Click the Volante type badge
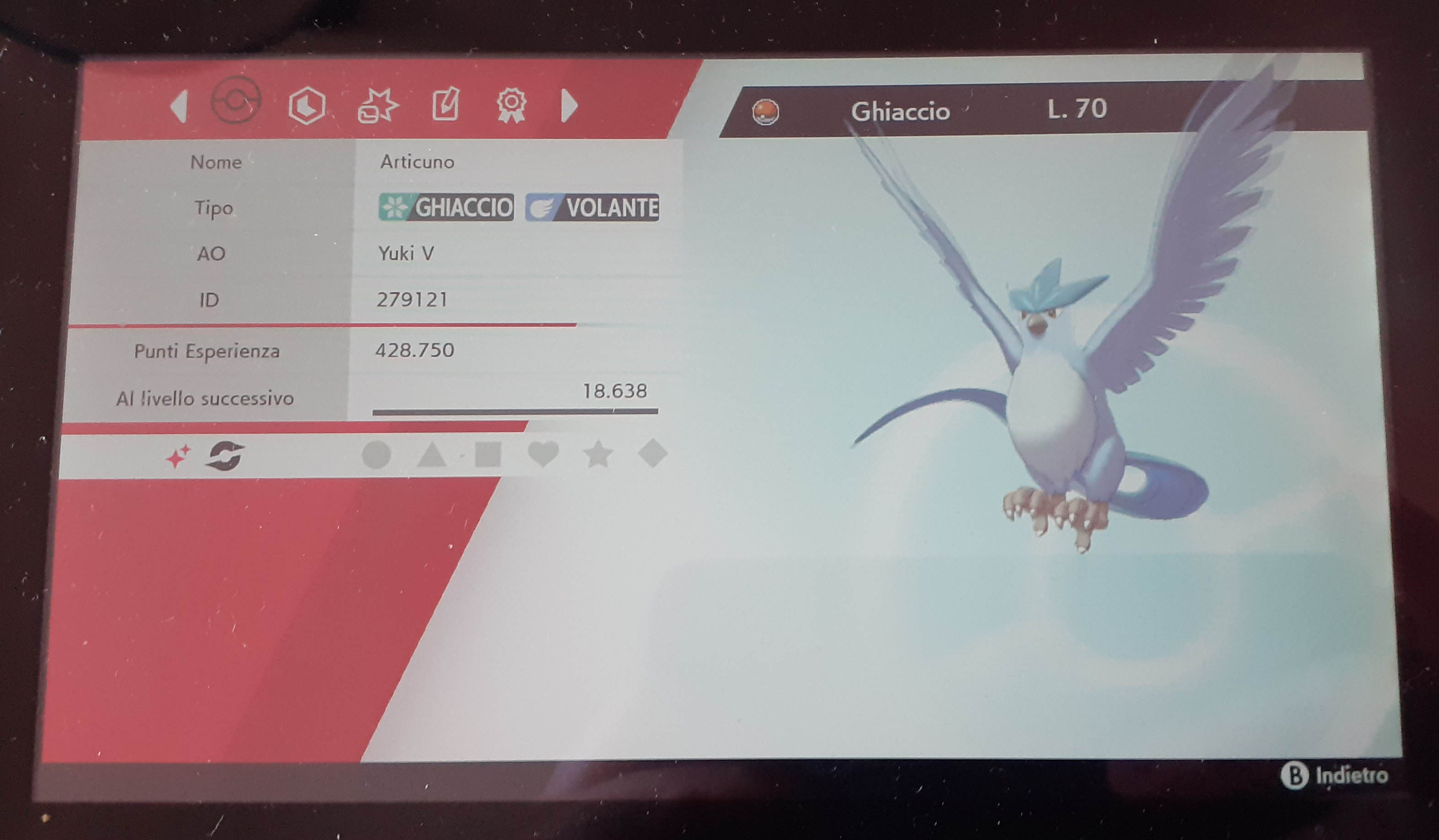1439x840 pixels. [x=592, y=207]
